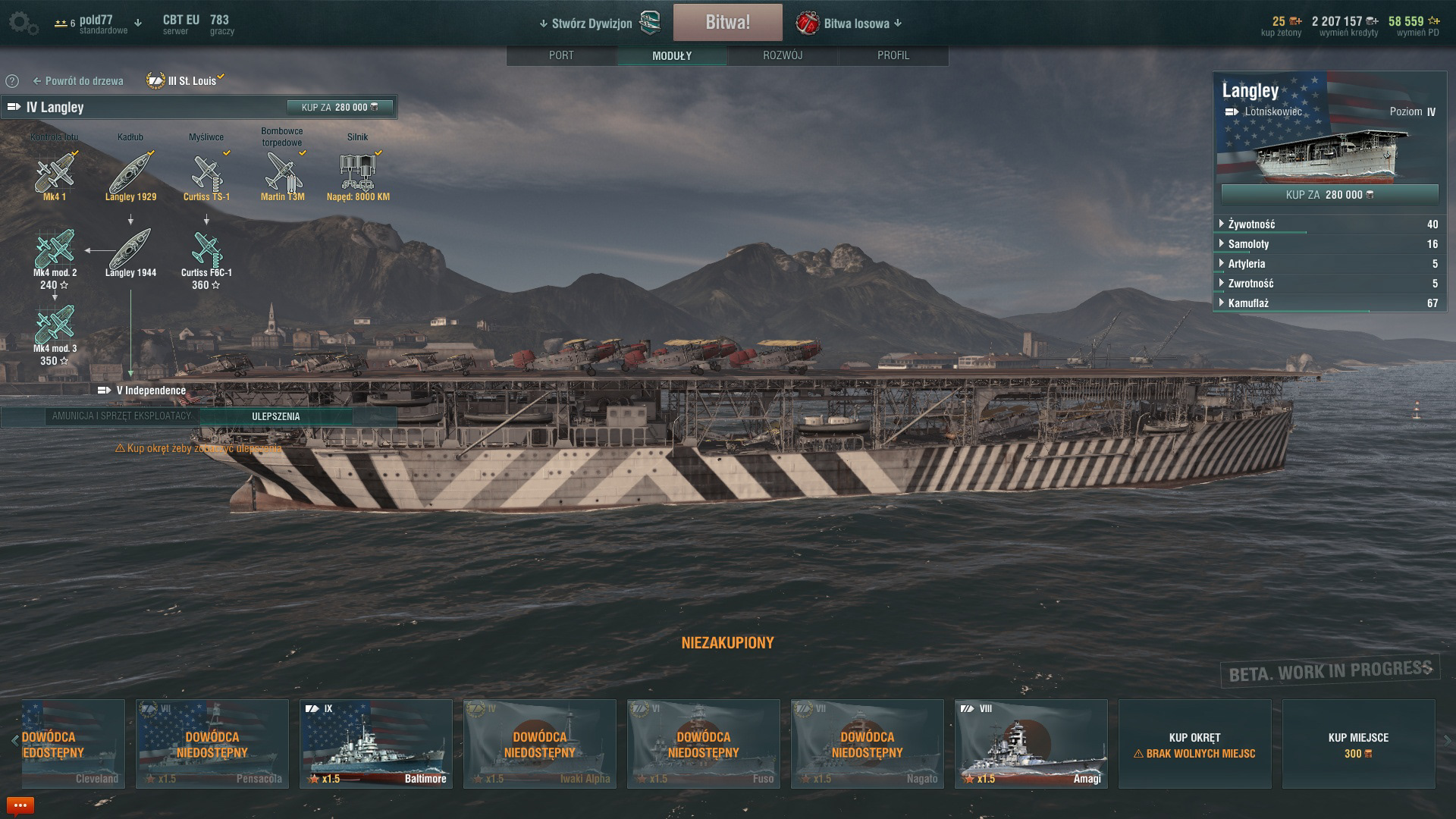1456x819 pixels.
Task: Create a division via Stwórz Dywizjon
Action: [x=591, y=24]
